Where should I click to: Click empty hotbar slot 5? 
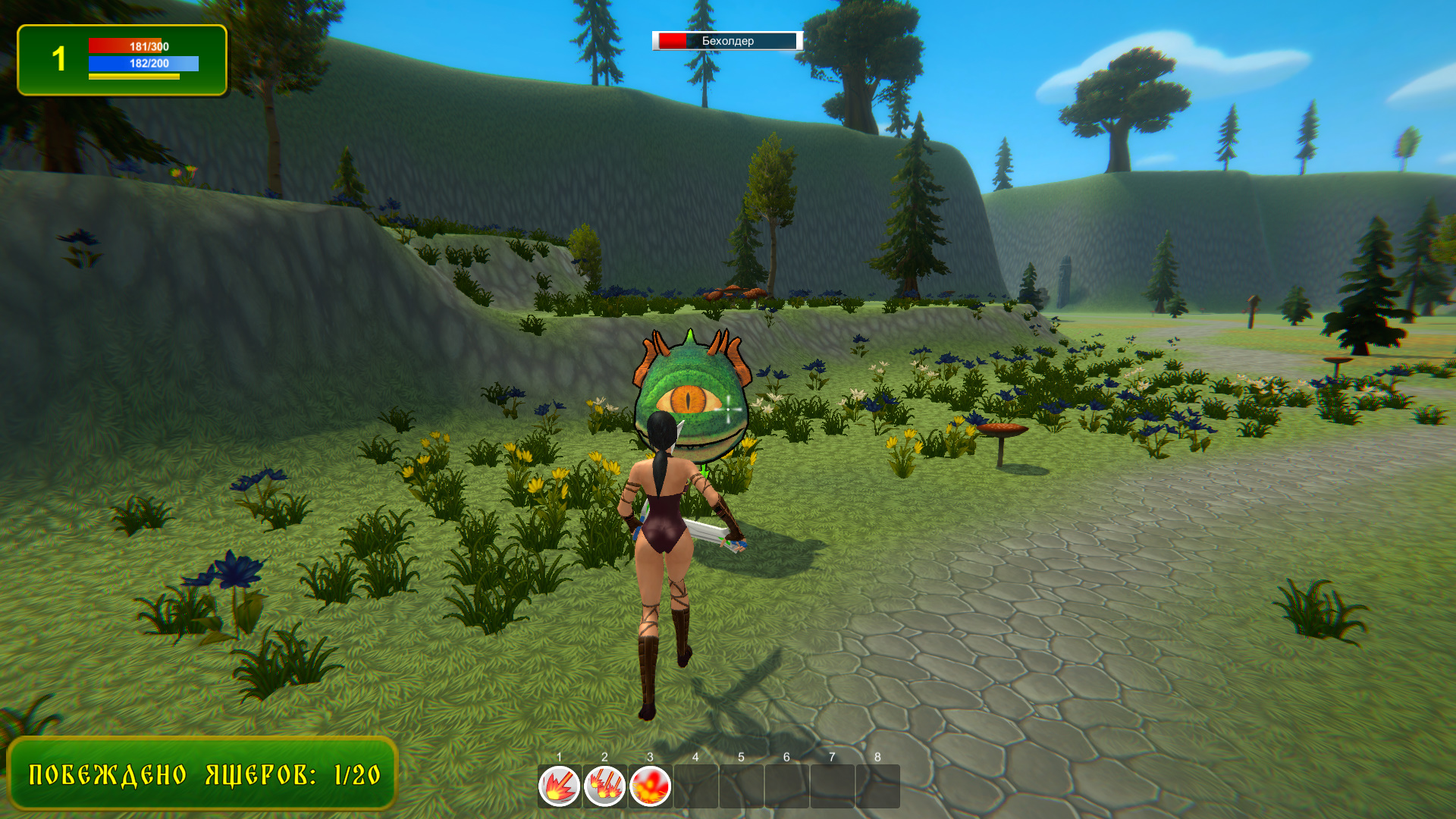742,787
